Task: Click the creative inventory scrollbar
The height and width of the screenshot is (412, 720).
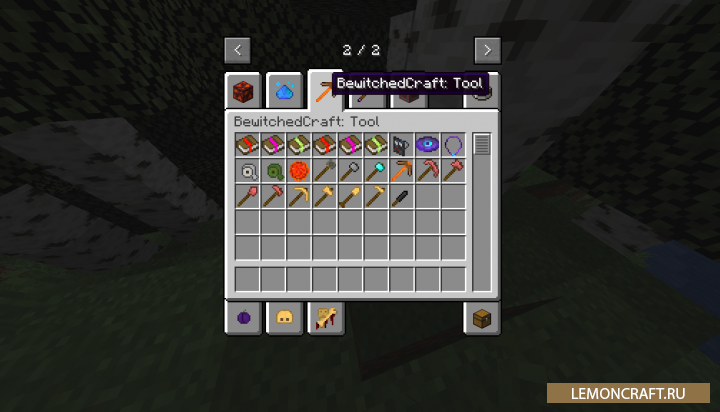Action: [x=482, y=146]
